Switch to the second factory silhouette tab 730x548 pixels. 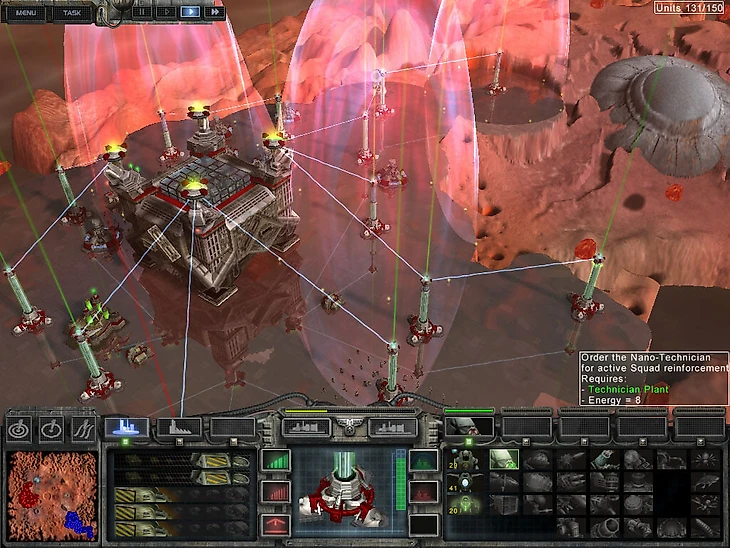pyautogui.click(x=179, y=427)
